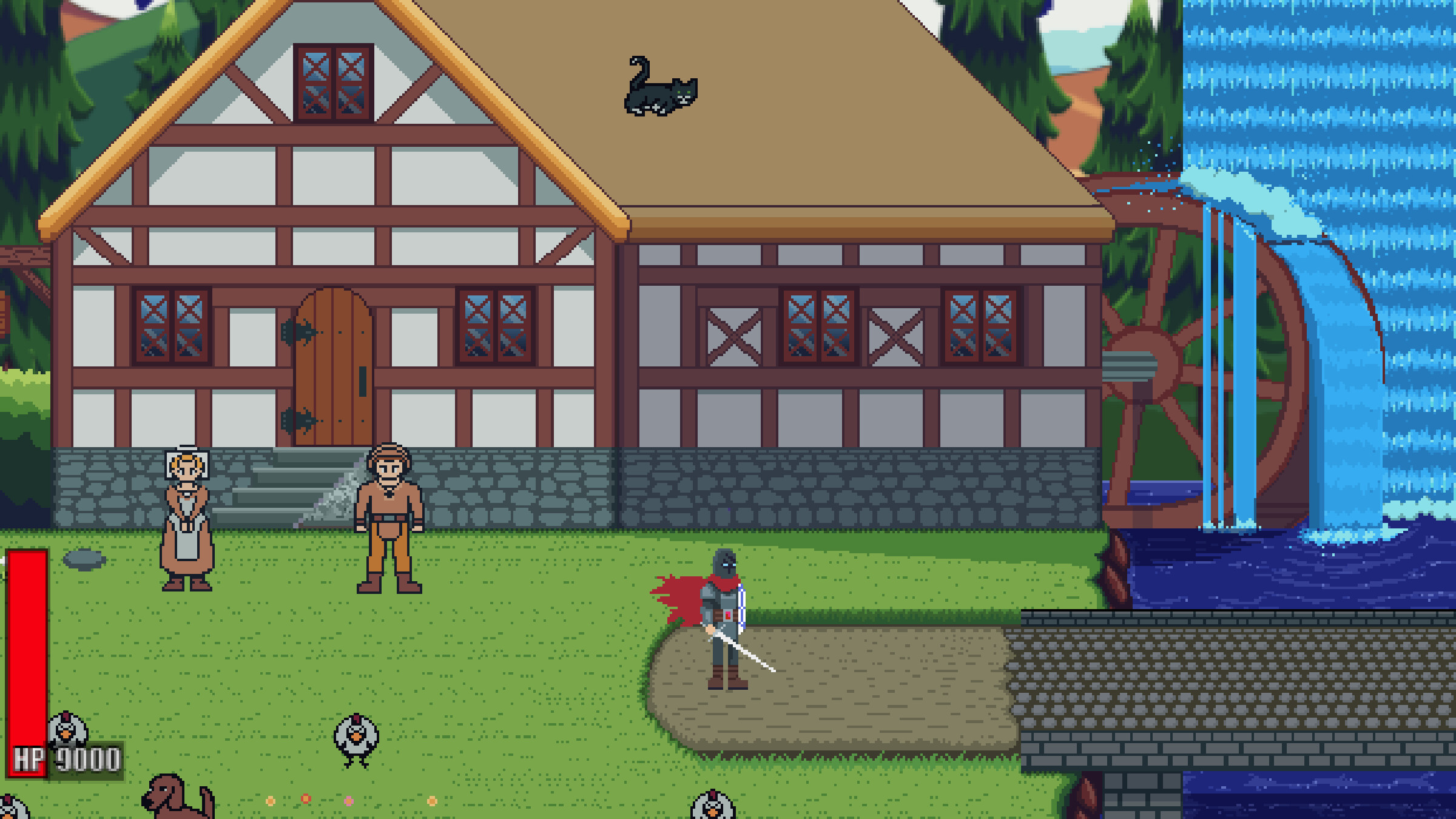The image size is (1456, 819).
Task: Click the wooden front door of the house
Action: 334,370
